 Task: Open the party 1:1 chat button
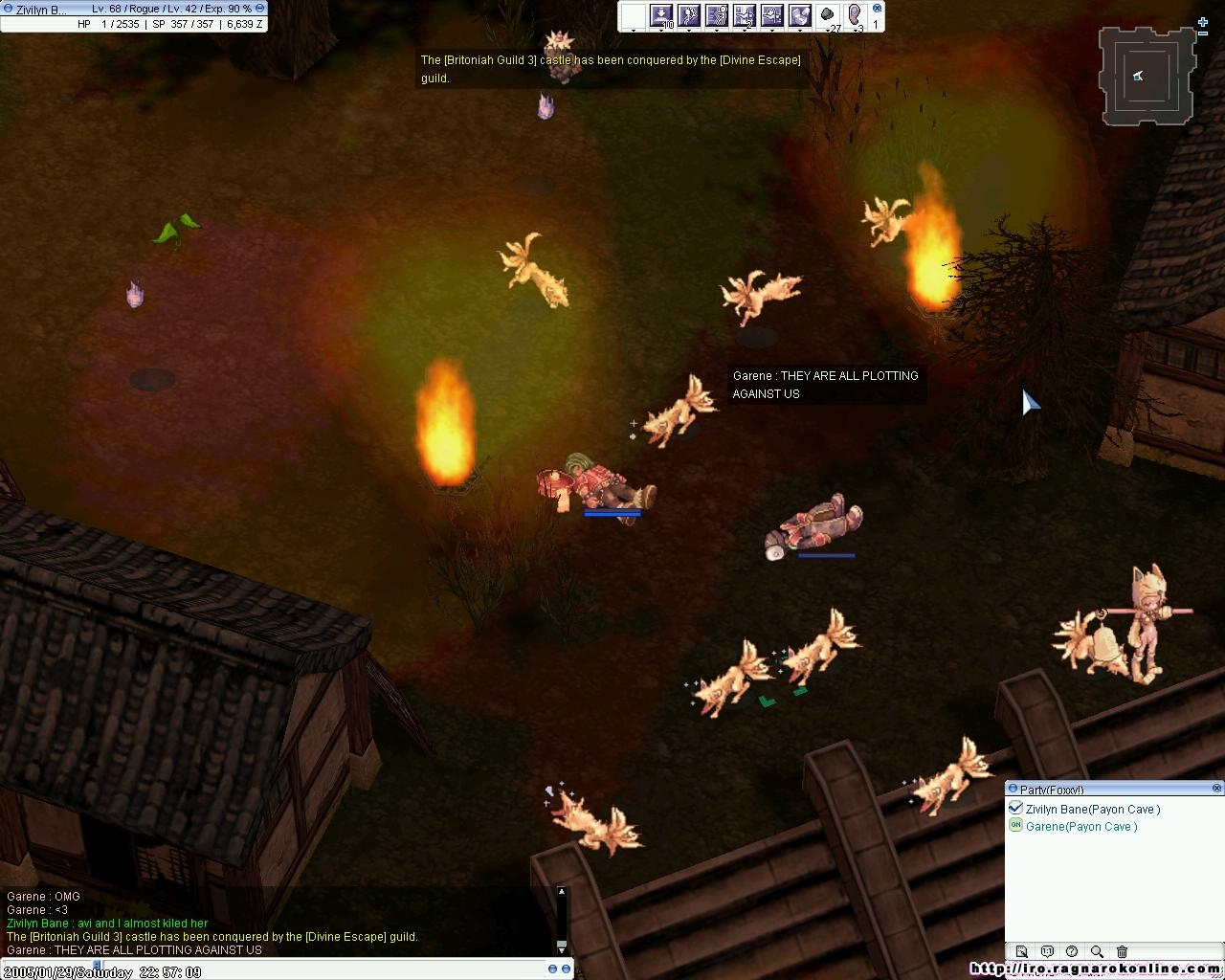tap(1047, 951)
